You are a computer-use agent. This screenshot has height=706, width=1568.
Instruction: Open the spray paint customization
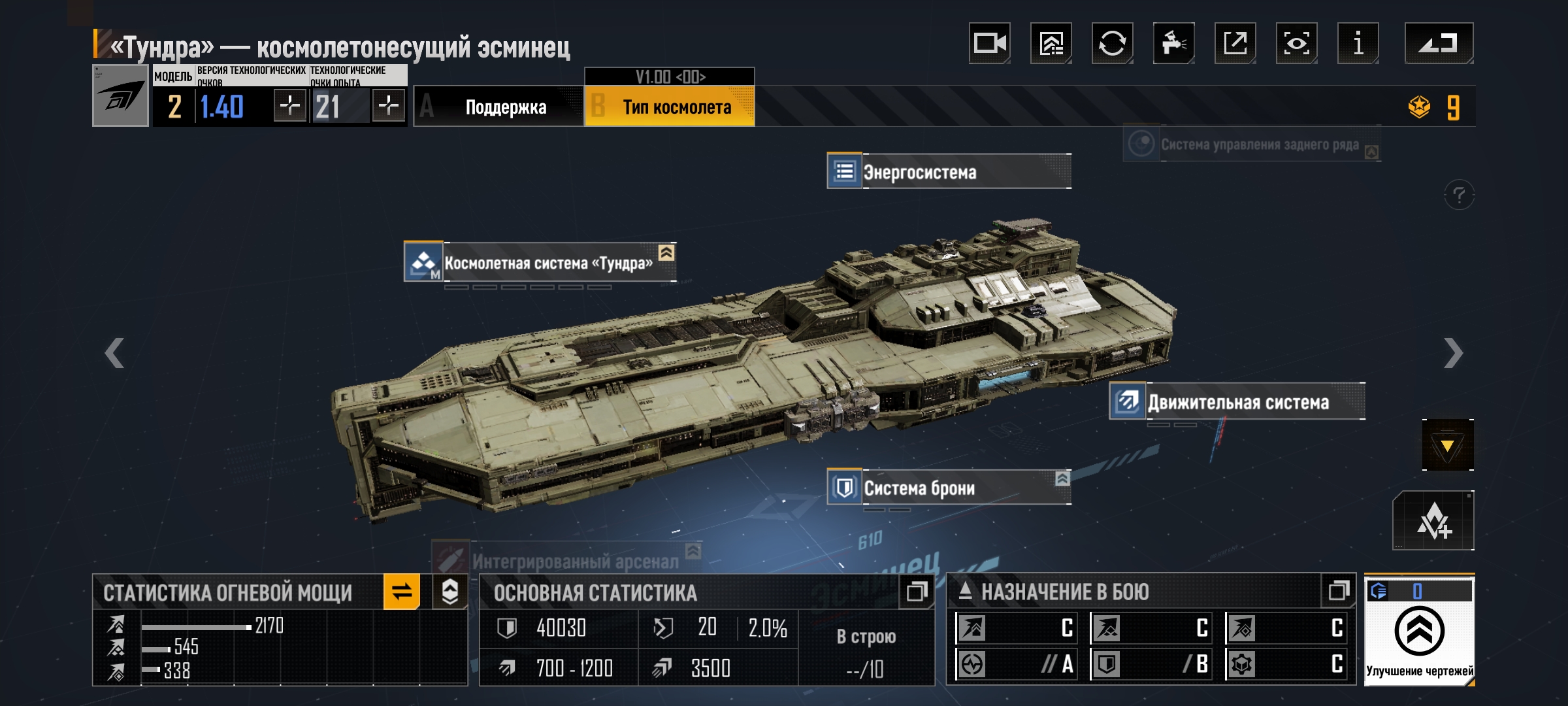click(1173, 44)
